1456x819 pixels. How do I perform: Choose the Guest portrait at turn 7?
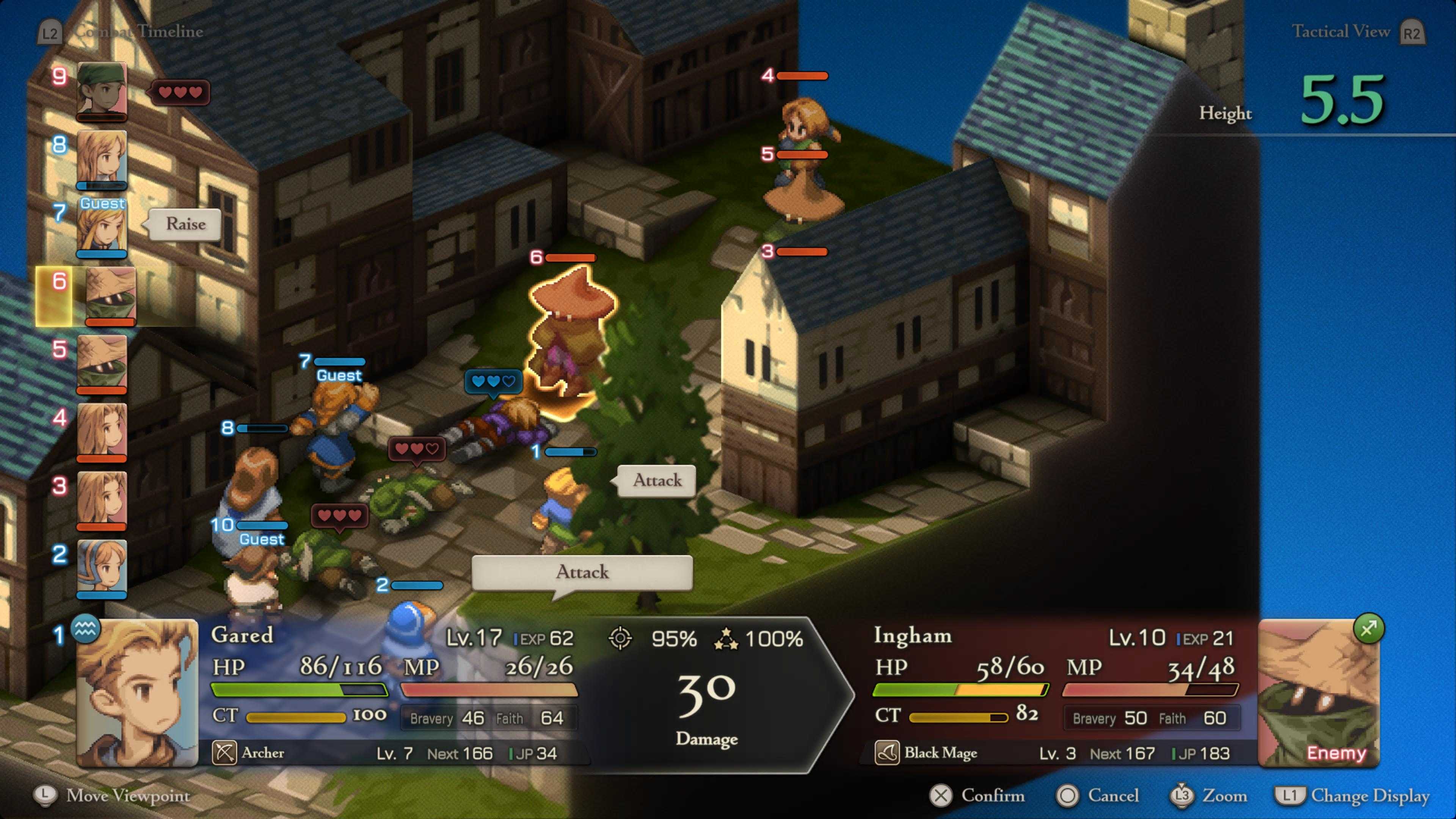click(102, 227)
